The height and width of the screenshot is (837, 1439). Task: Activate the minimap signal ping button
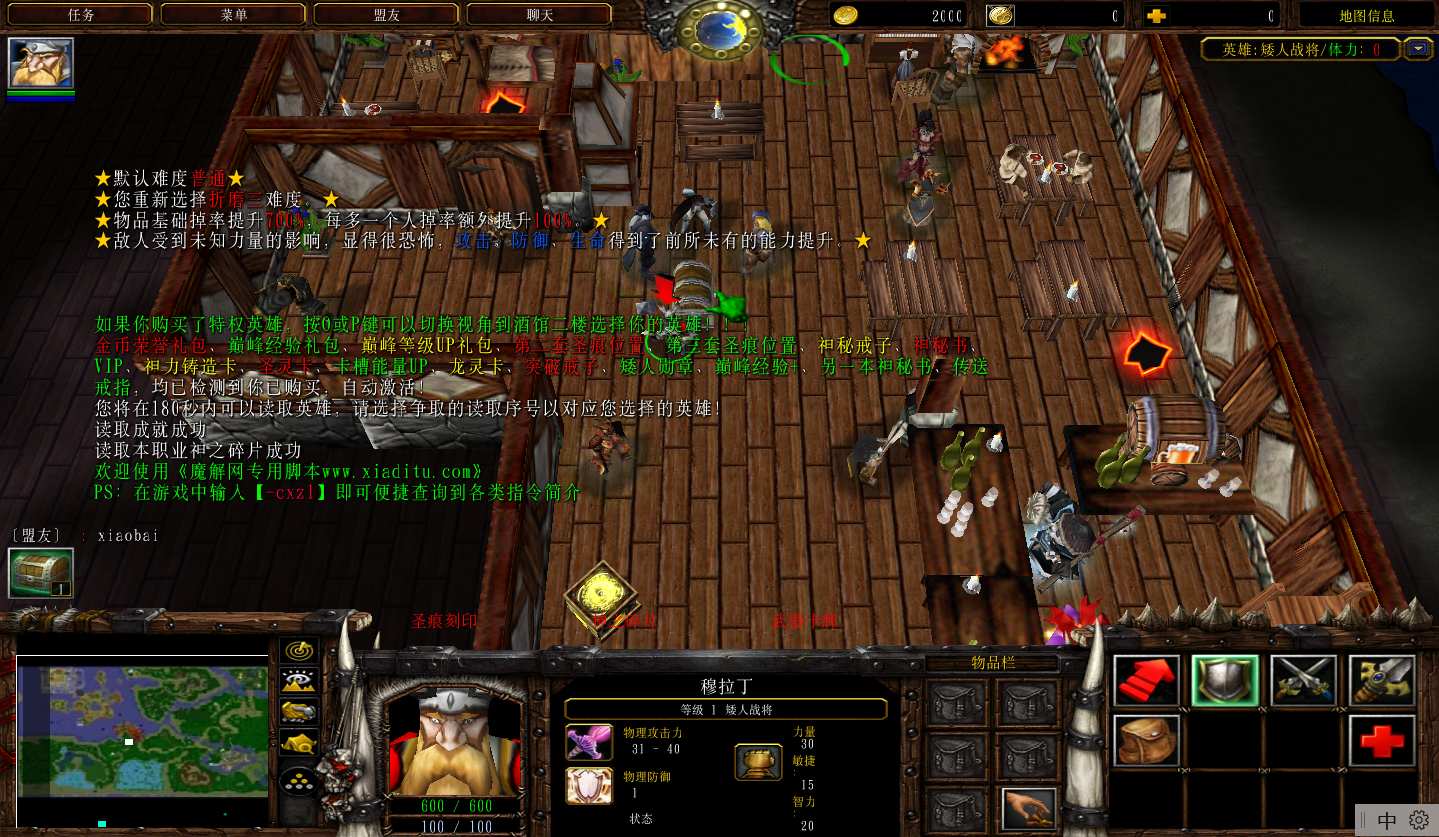click(299, 651)
